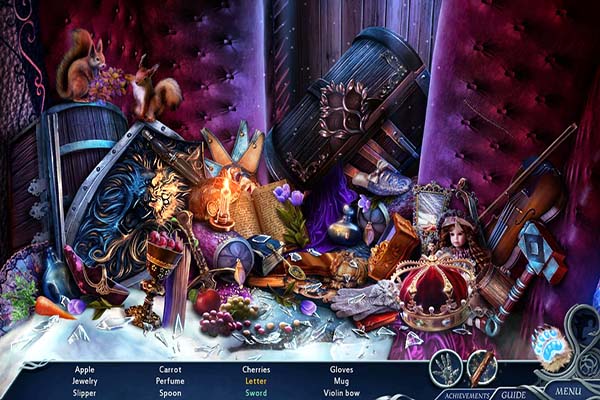Select the wooden stick inventory icon

(x=482, y=366)
